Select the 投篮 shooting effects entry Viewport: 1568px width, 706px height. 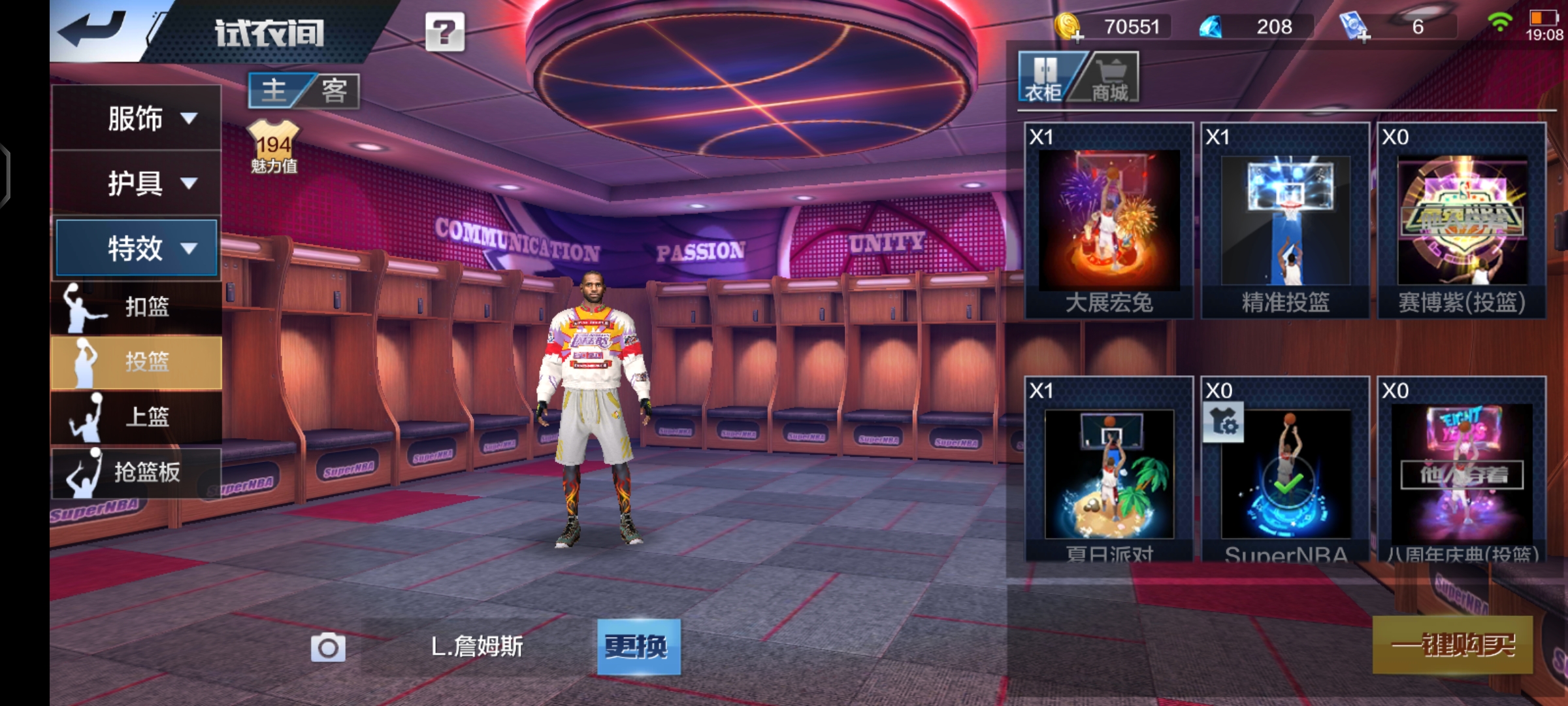[137, 362]
